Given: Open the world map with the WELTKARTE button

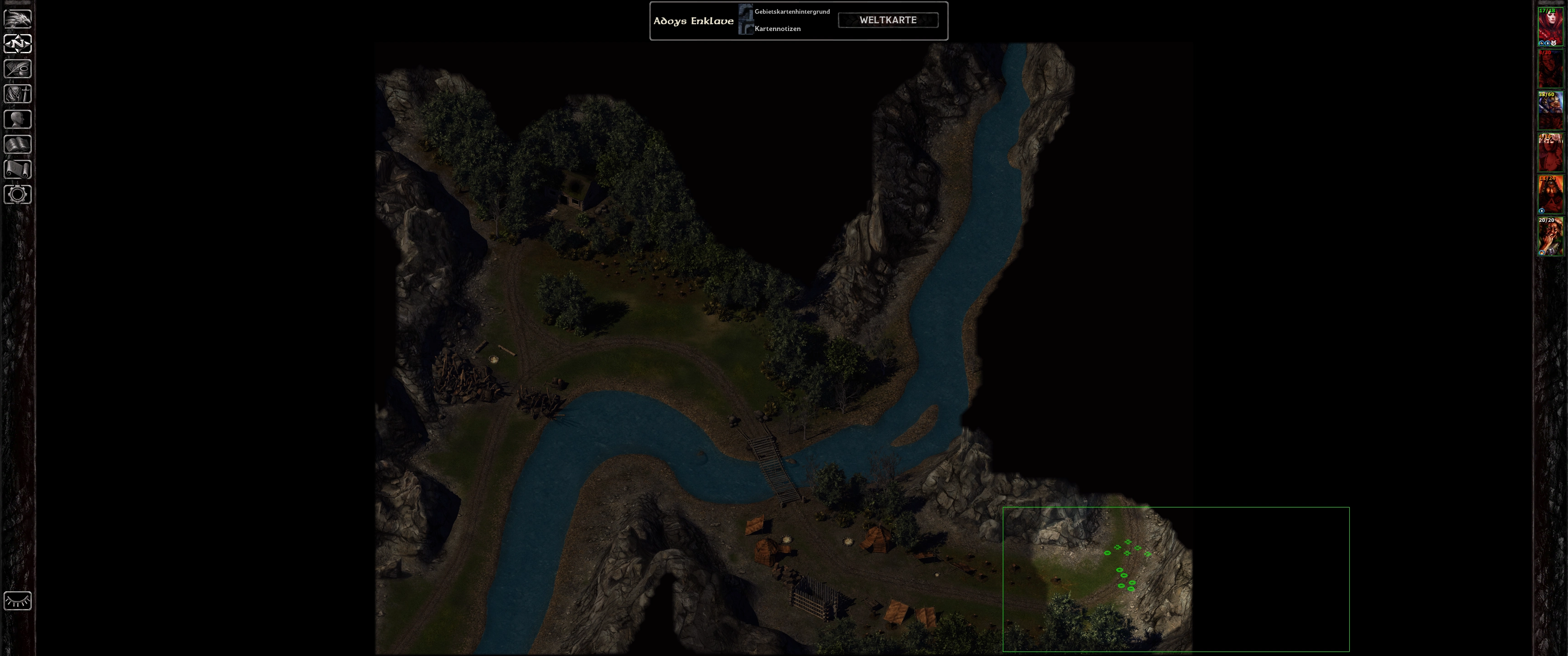Looking at the screenshot, I should (x=887, y=20).
